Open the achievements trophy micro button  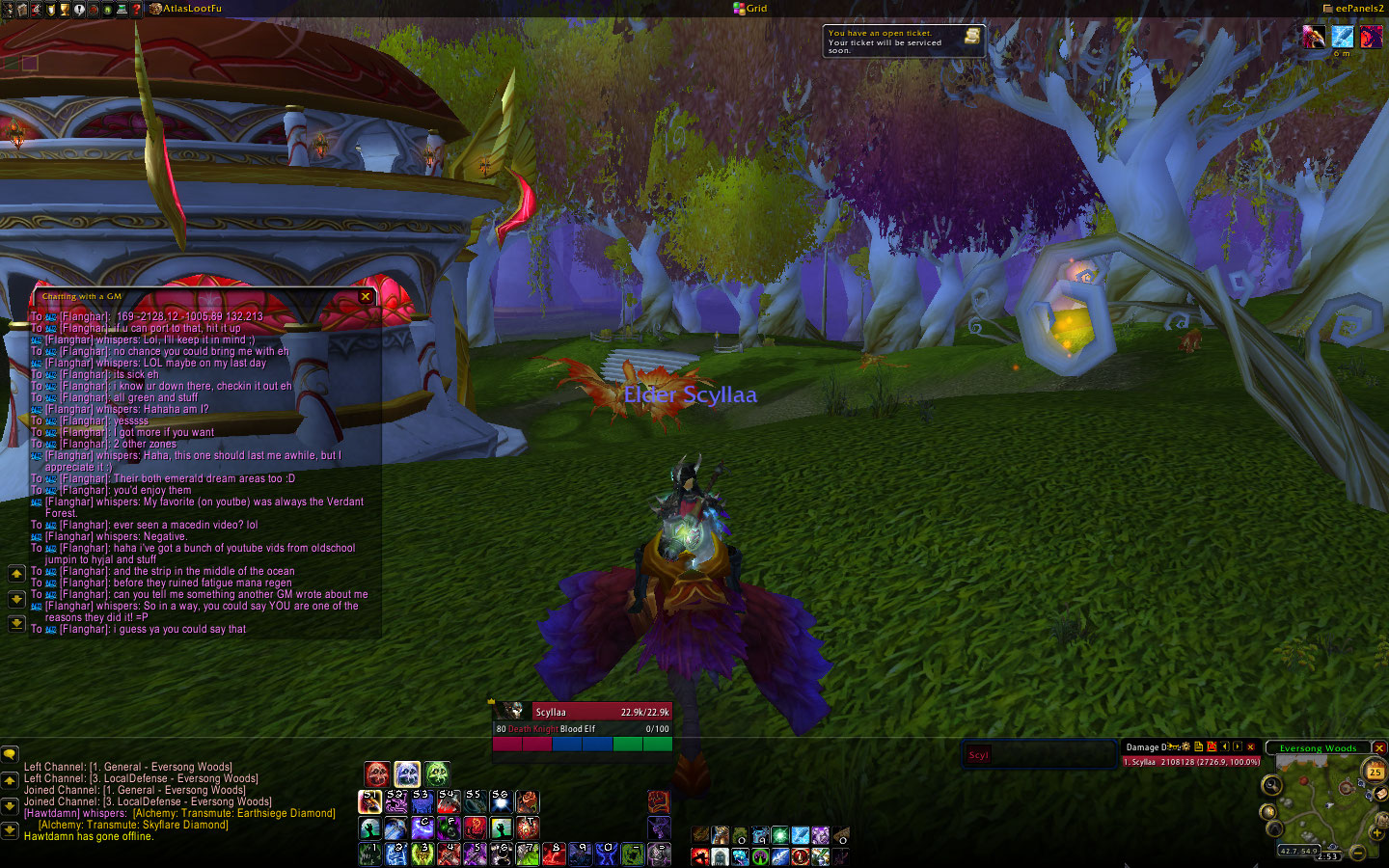point(65,9)
